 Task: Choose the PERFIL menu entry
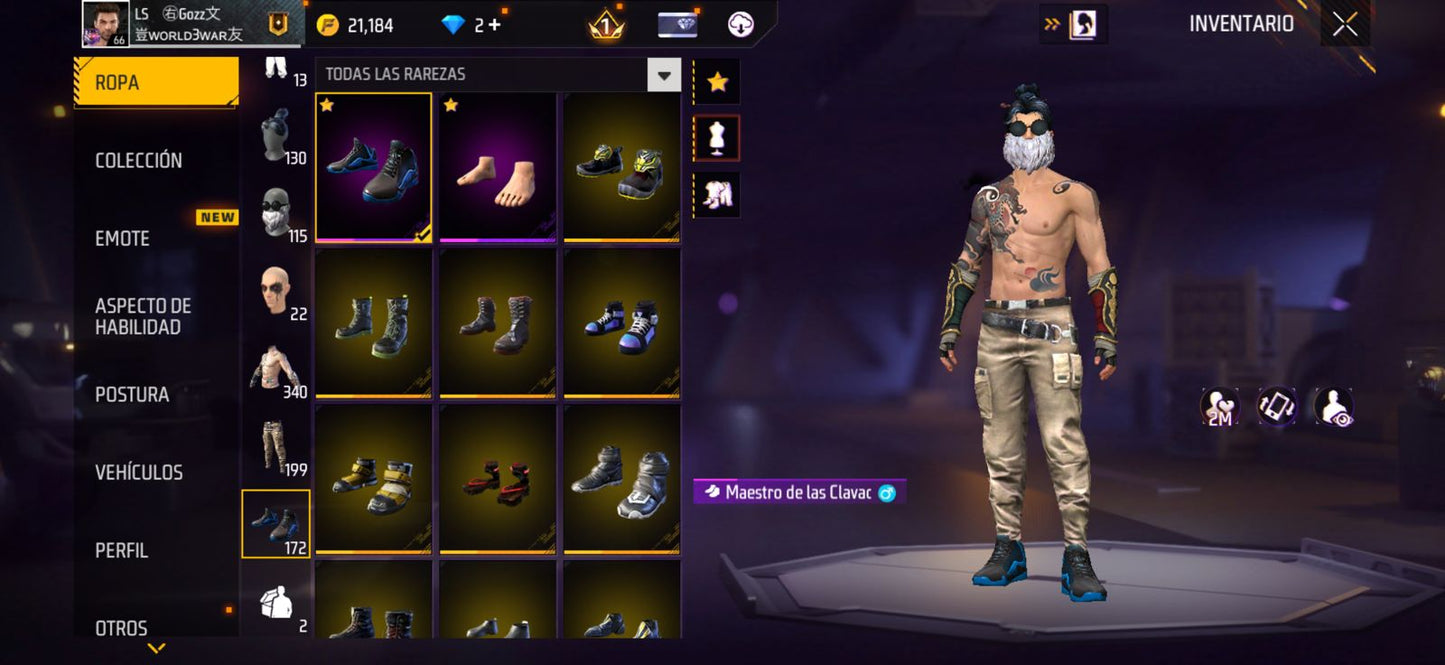(x=121, y=550)
